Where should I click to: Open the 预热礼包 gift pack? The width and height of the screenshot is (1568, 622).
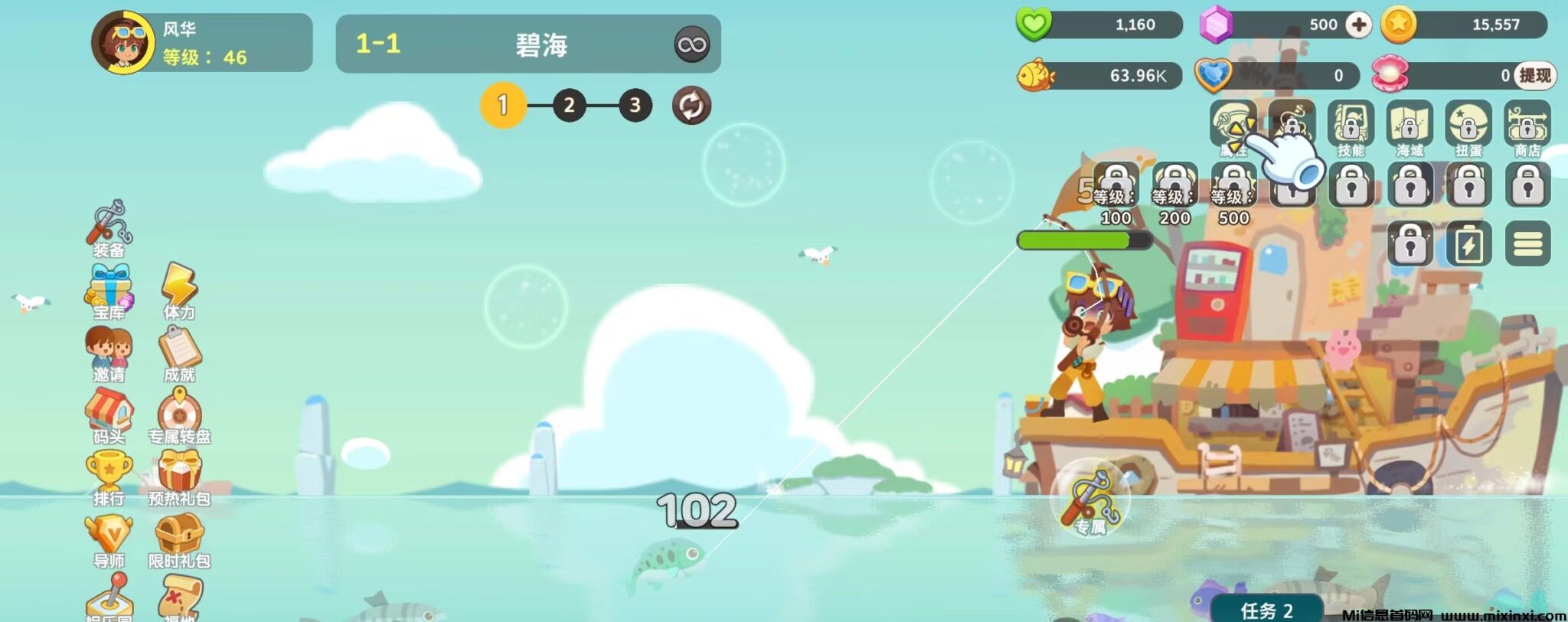click(179, 477)
